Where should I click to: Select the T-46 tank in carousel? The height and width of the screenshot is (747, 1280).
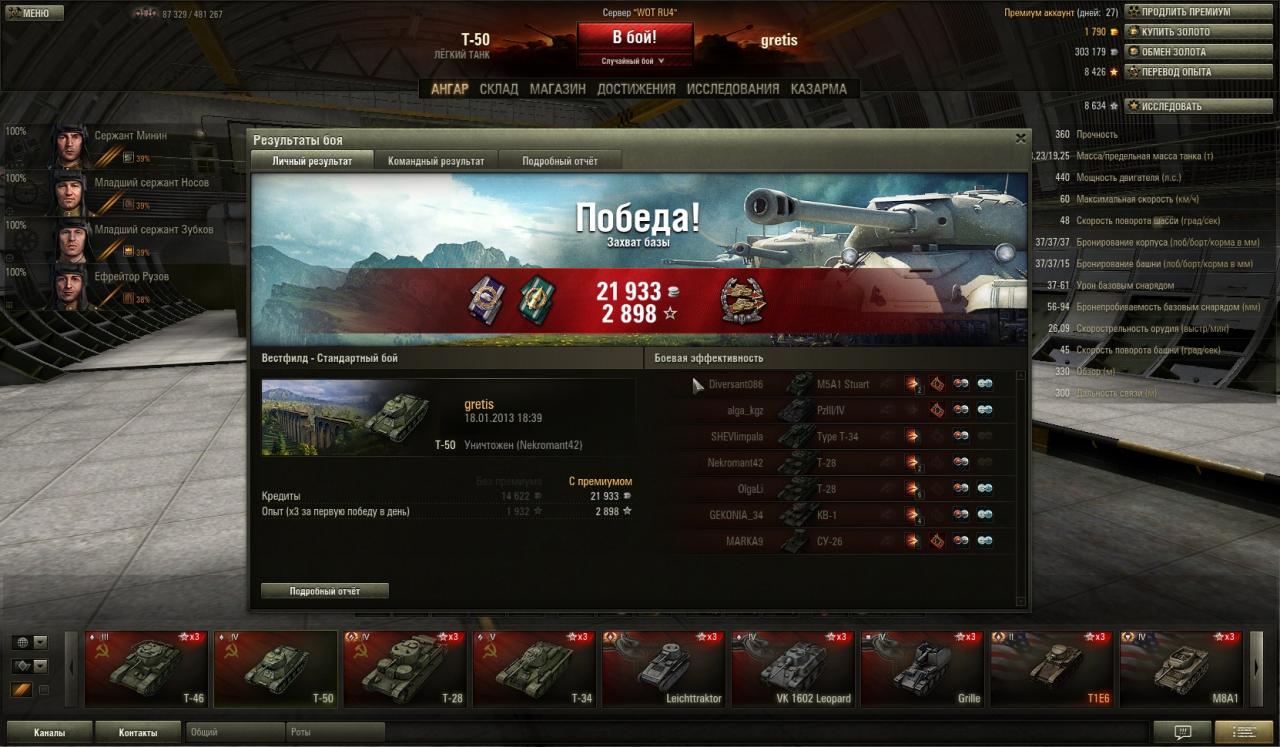(x=146, y=669)
